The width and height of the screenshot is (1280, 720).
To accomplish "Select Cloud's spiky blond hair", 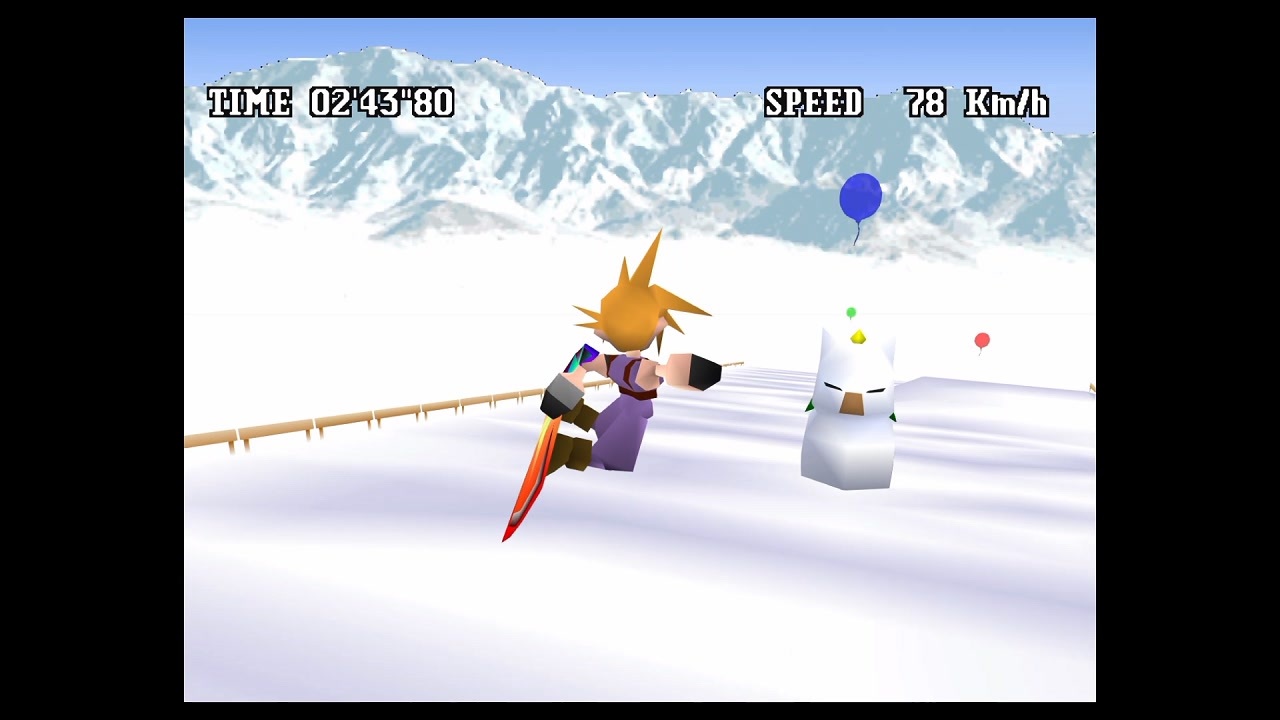I will pos(632,300).
